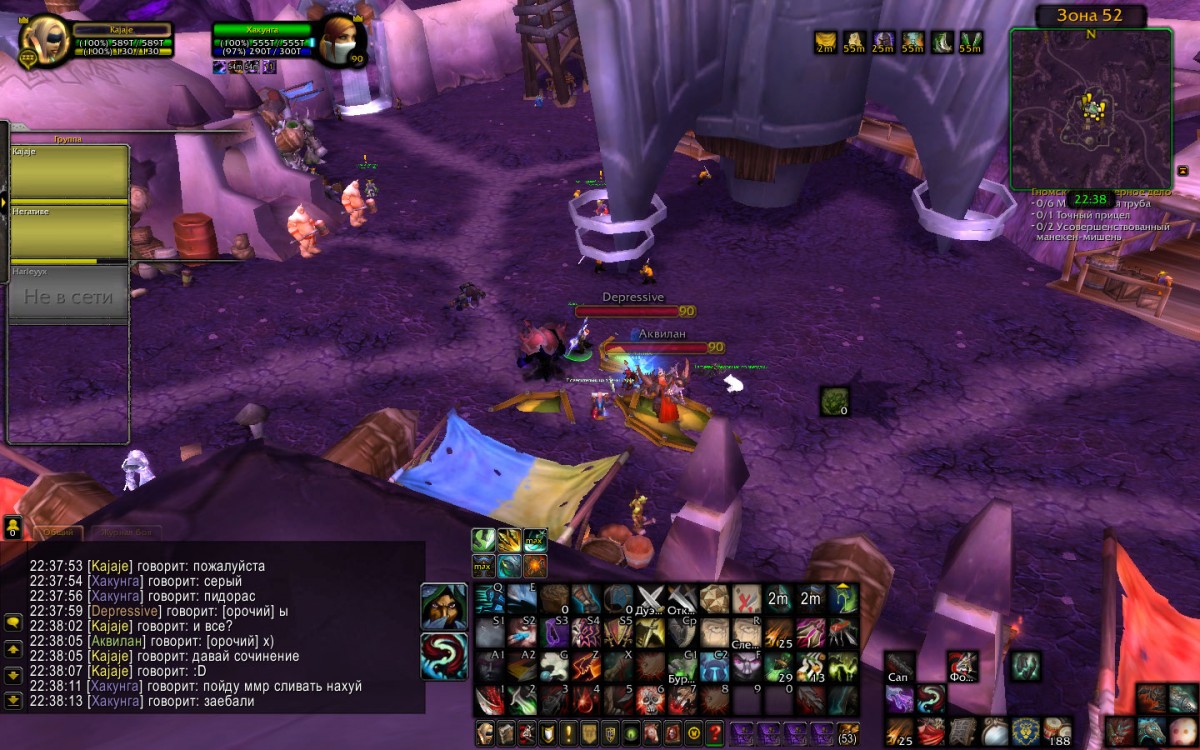Screen dimensions: 1200x750
Task: Activate the skull ability on slot 6
Action: pyautogui.click(x=651, y=699)
